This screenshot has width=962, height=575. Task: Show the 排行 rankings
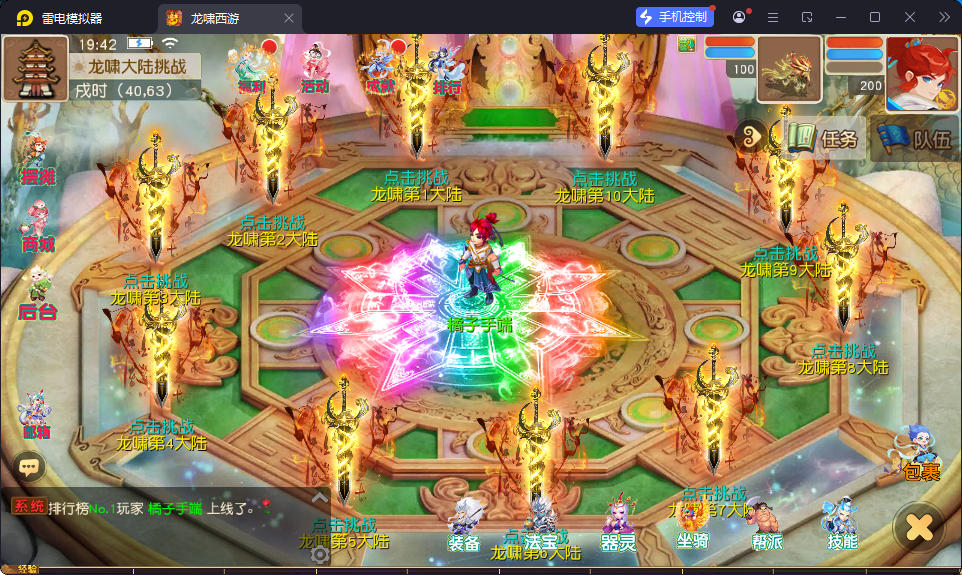(446, 68)
